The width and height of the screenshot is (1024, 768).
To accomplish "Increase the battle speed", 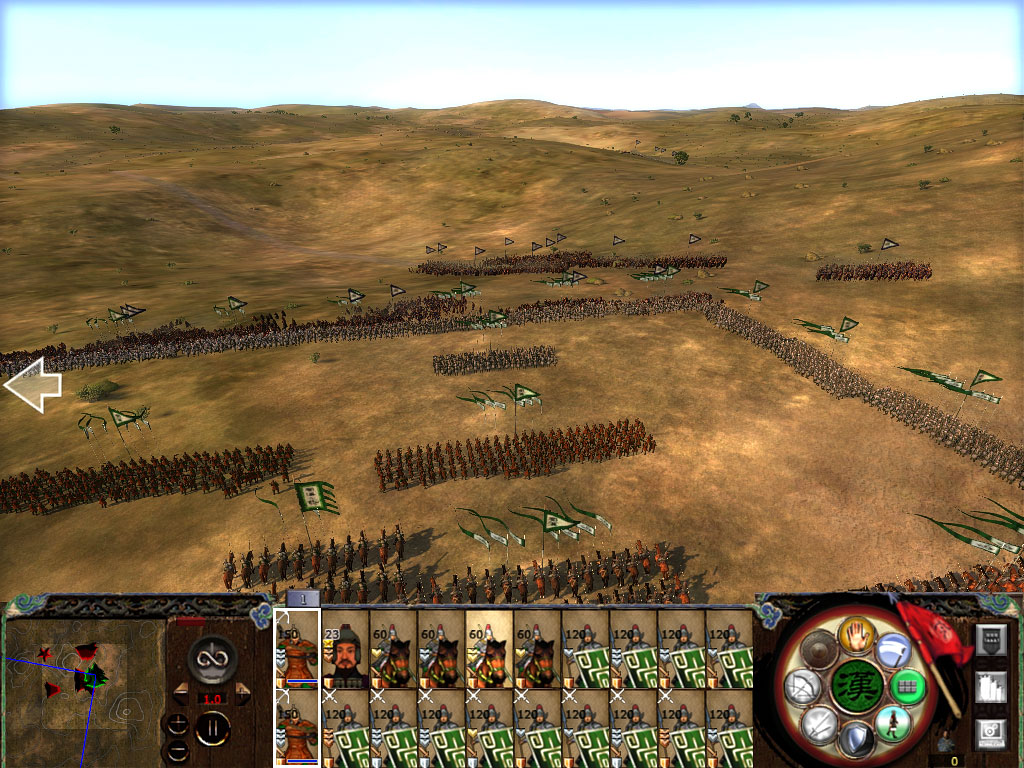I will point(241,694).
